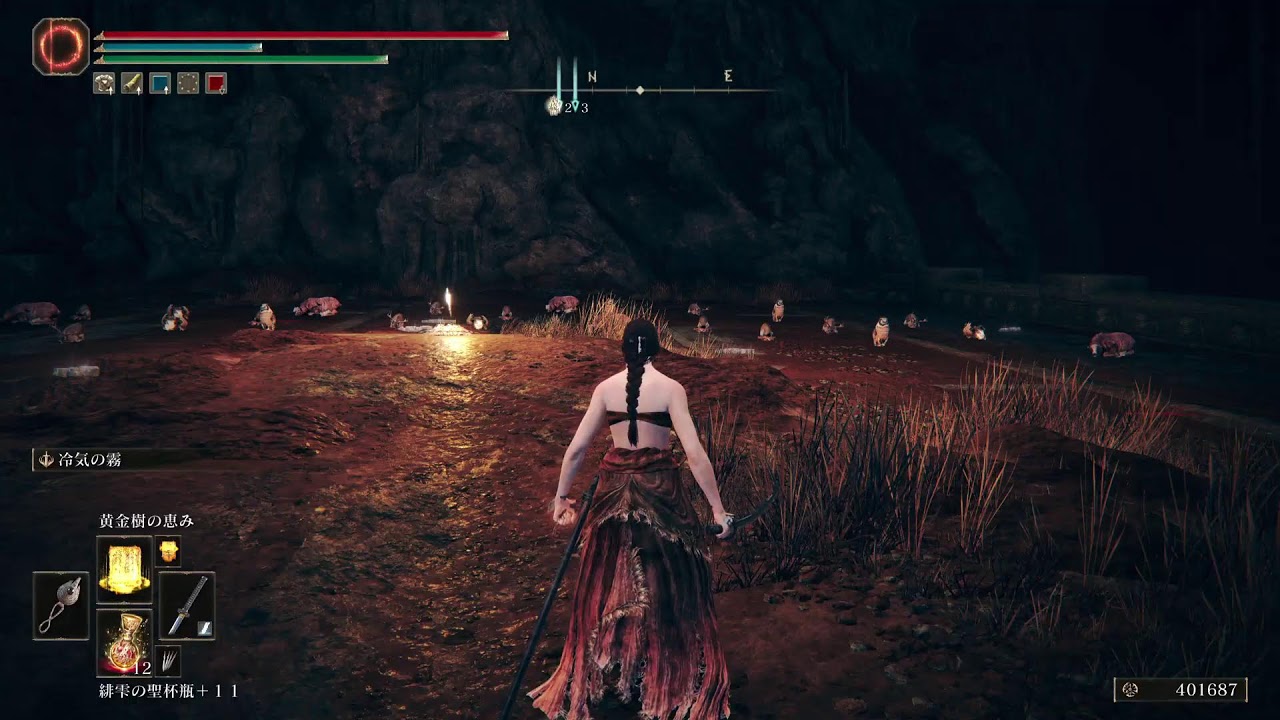
Task: Inspect the dotted ring status icon
Action: click(188, 84)
